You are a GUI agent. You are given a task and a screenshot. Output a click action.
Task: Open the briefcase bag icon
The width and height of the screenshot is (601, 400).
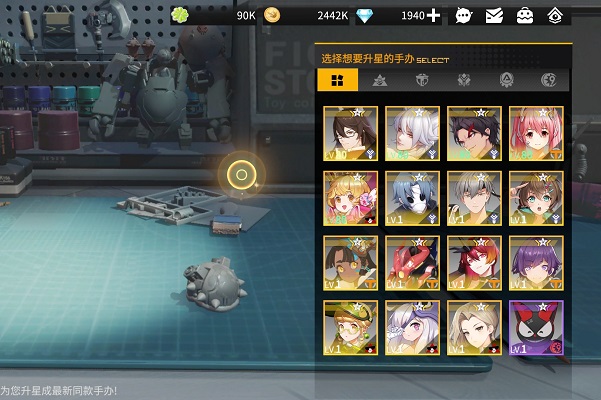524,15
